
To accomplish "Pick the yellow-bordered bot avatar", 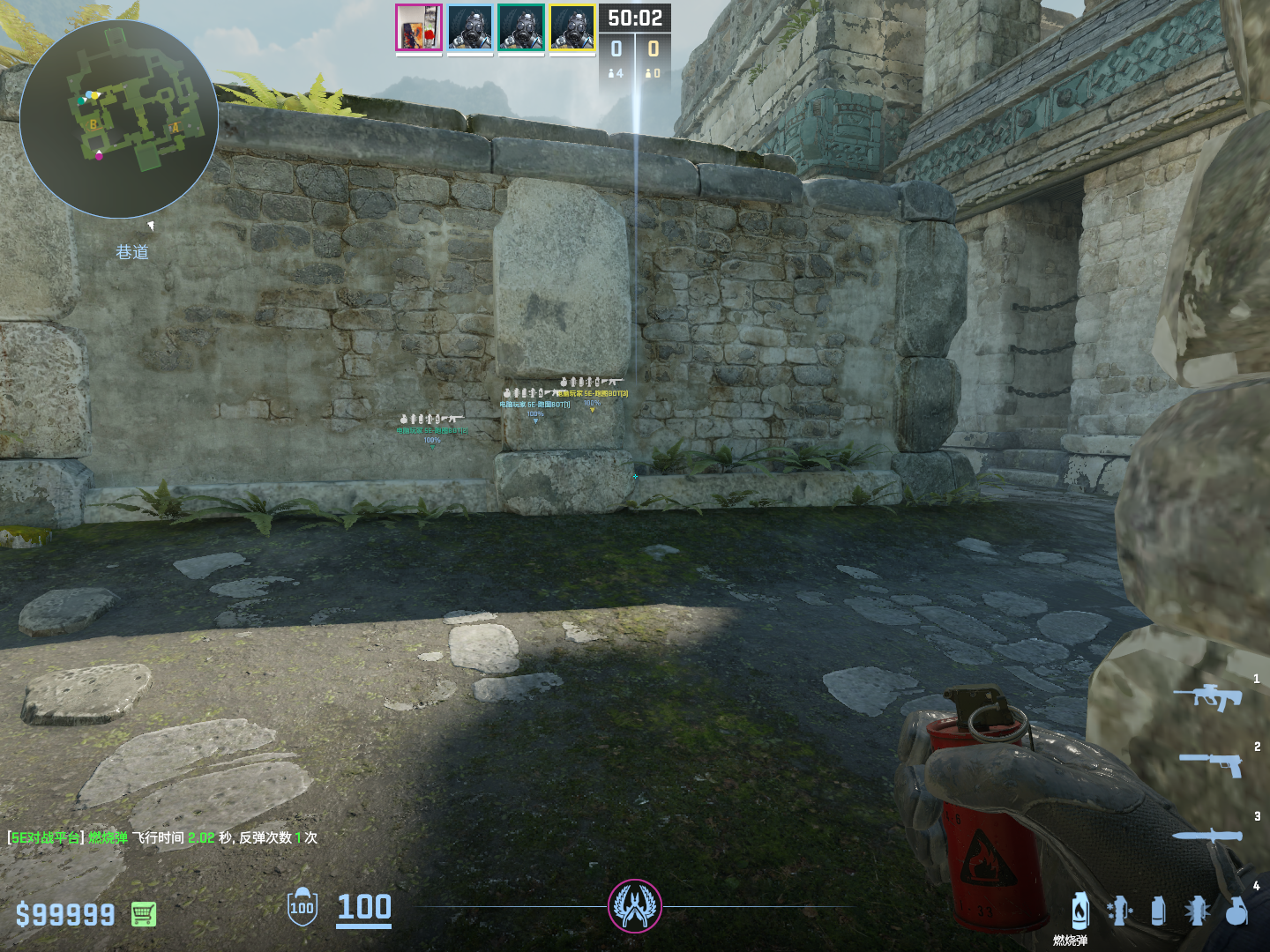I will tap(572, 27).
